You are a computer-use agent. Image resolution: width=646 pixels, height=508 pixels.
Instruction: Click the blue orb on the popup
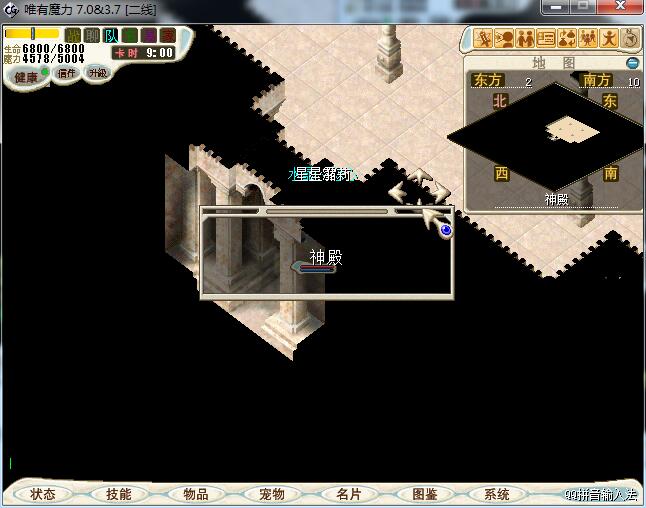[x=446, y=231]
